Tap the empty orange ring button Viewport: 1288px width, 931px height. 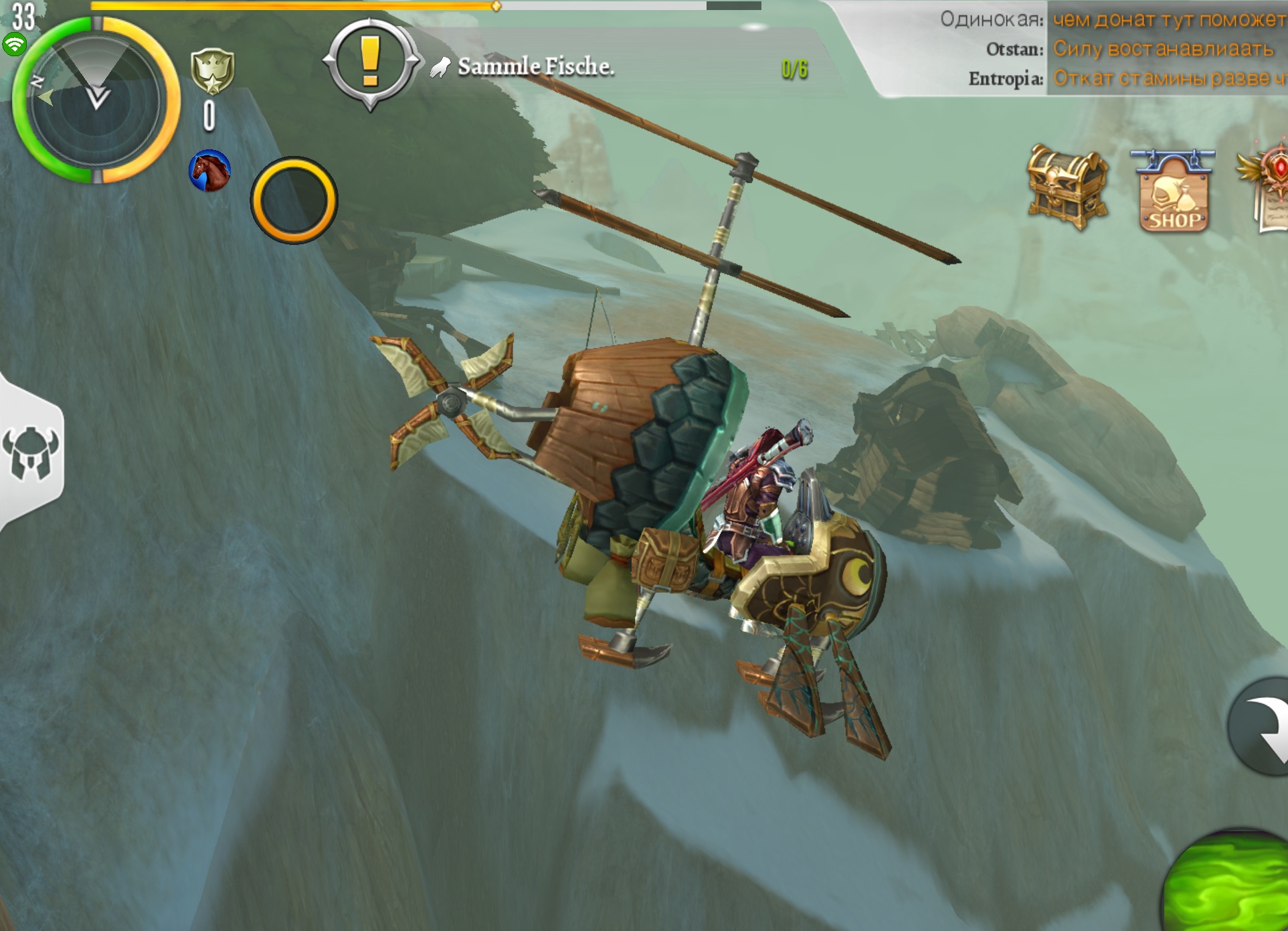click(294, 200)
